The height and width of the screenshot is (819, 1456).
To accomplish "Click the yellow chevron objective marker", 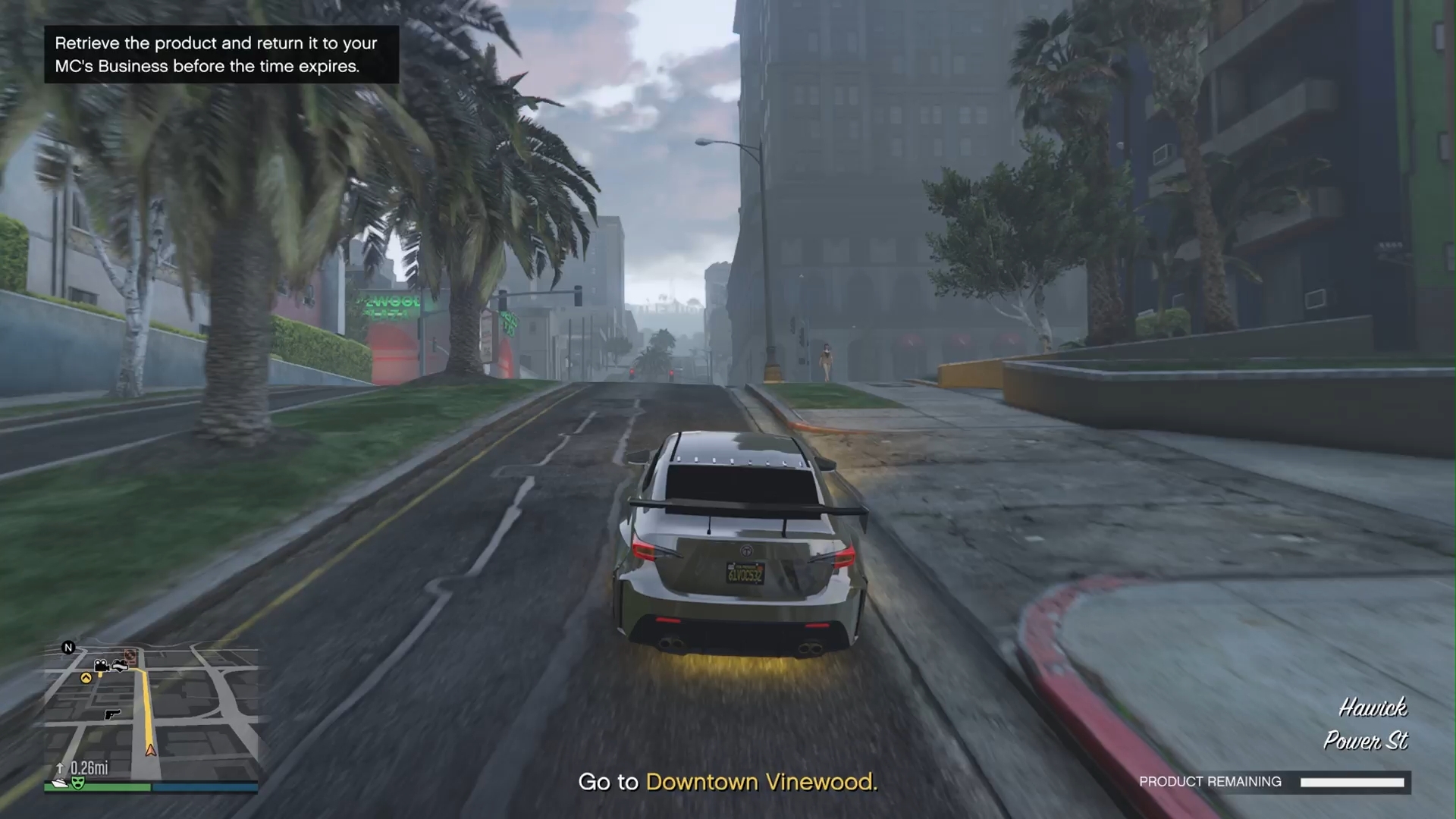I will [x=86, y=678].
